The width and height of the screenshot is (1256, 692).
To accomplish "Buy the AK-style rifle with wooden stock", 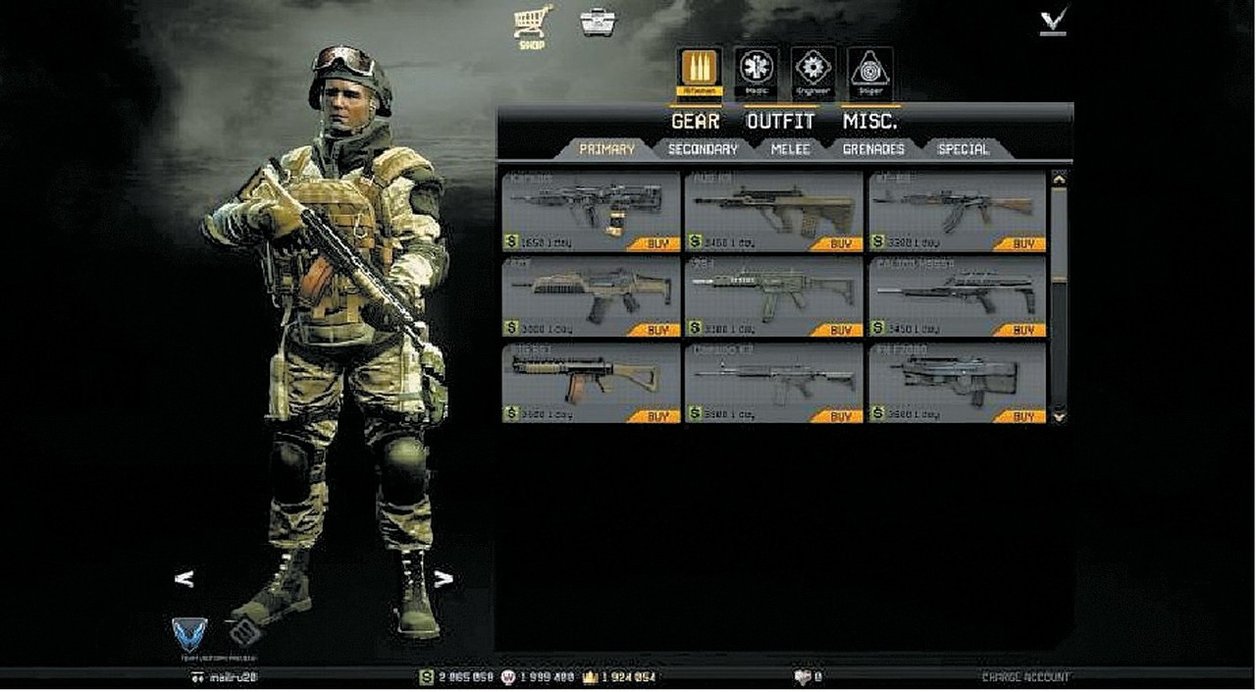I will pos(1022,243).
